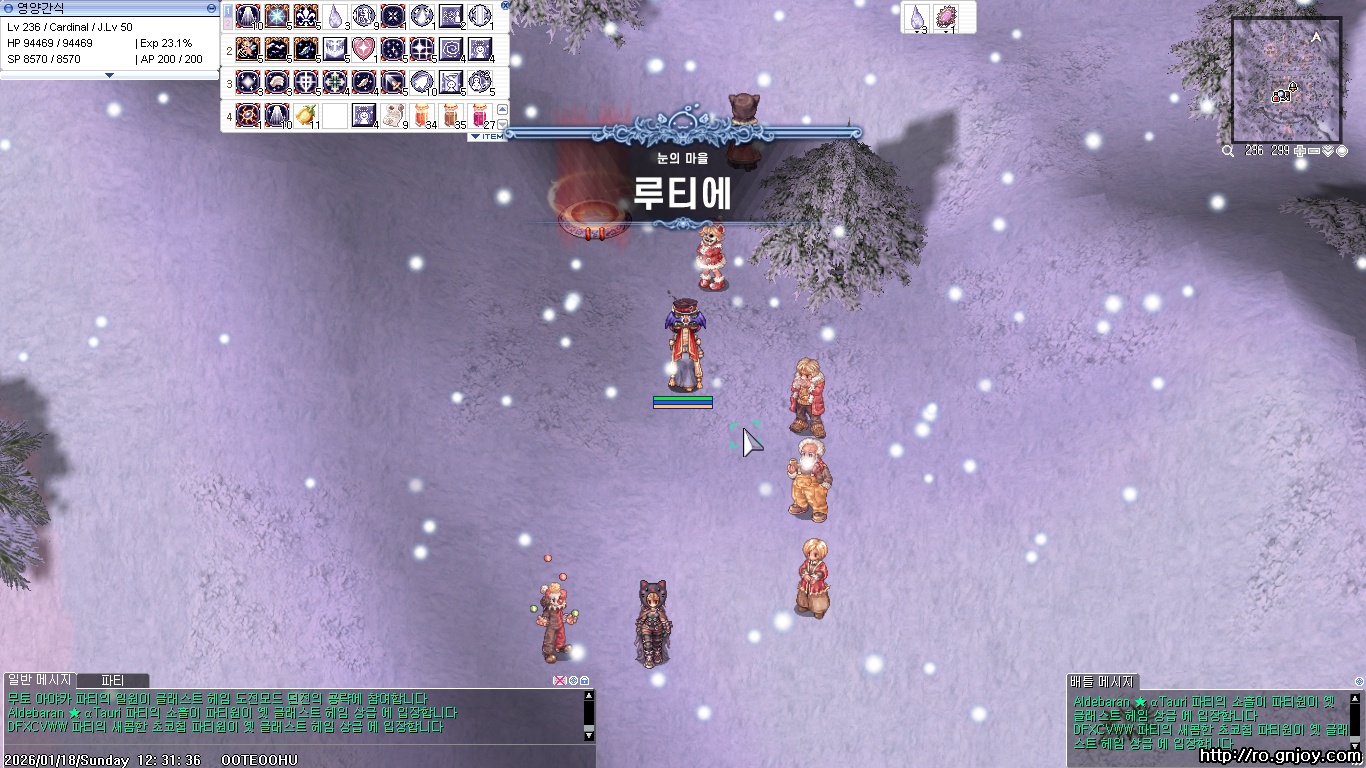The image size is (1366, 768).
Task: Use the old scroll item in shortcut row 4
Action: tap(392, 115)
